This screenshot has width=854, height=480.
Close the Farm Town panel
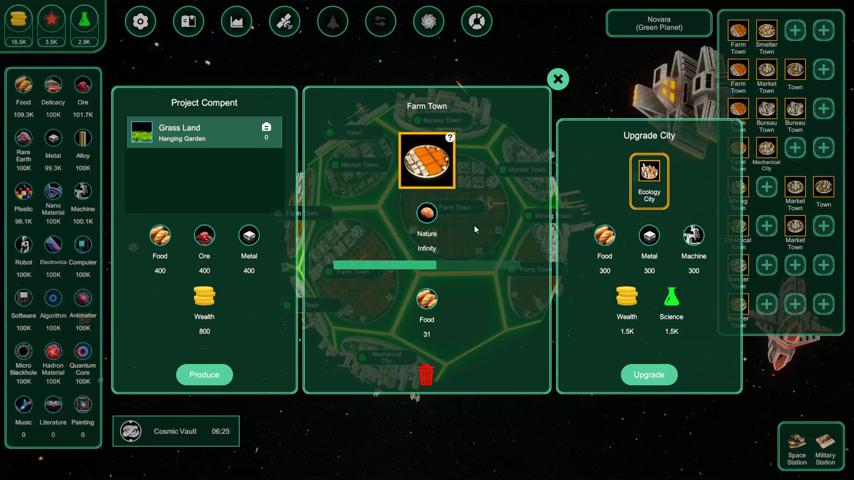coord(558,79)
